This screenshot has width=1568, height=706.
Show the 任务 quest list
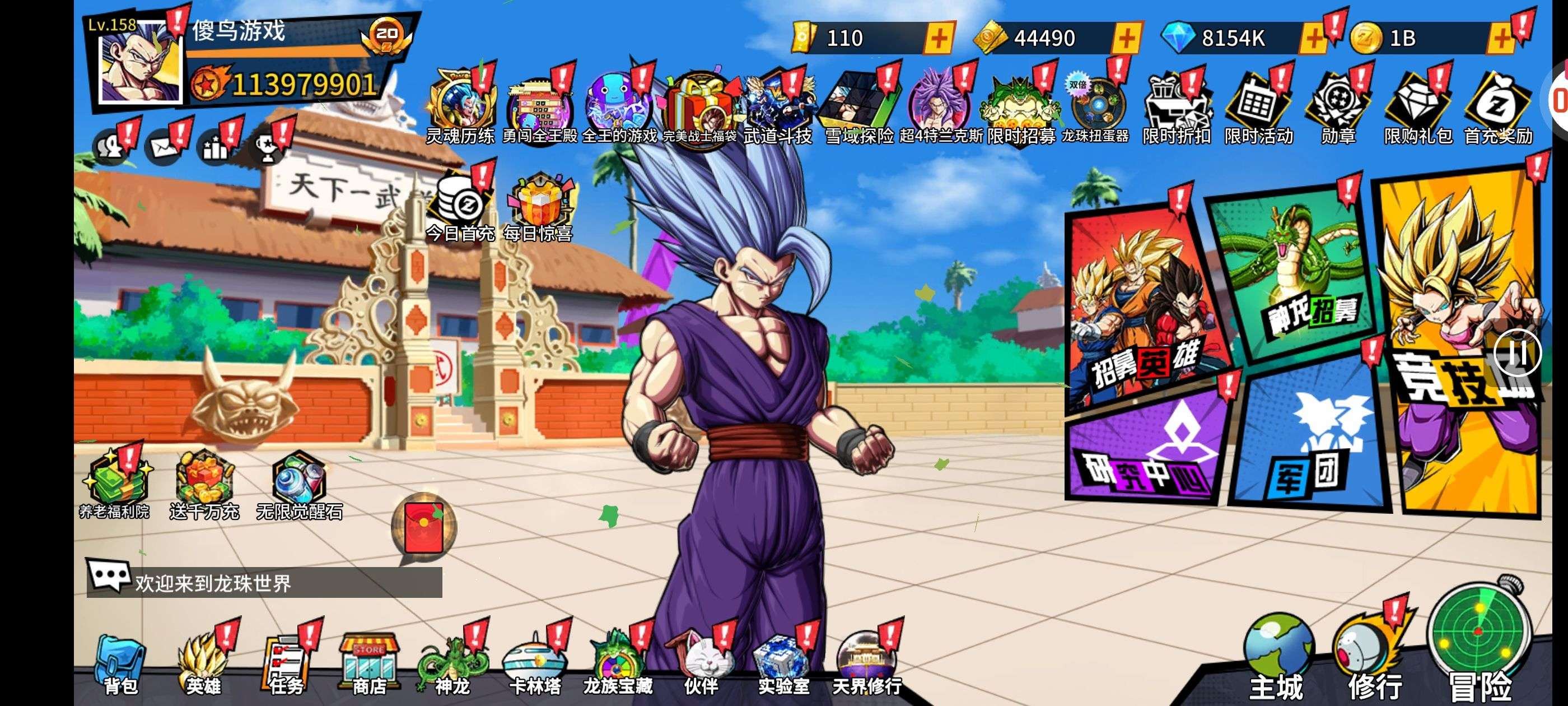286,664
